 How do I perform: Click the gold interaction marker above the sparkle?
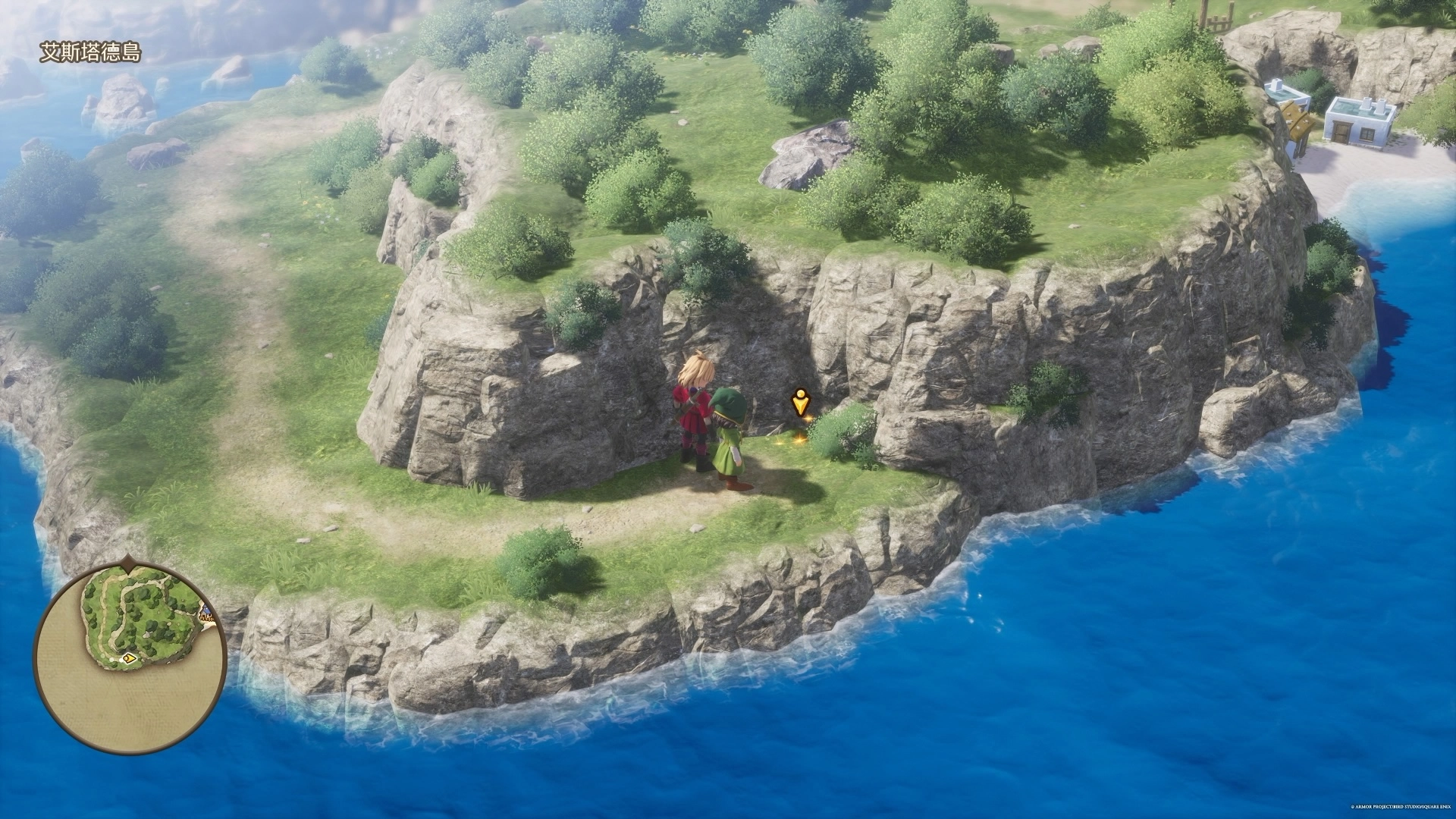click(799, 402)
